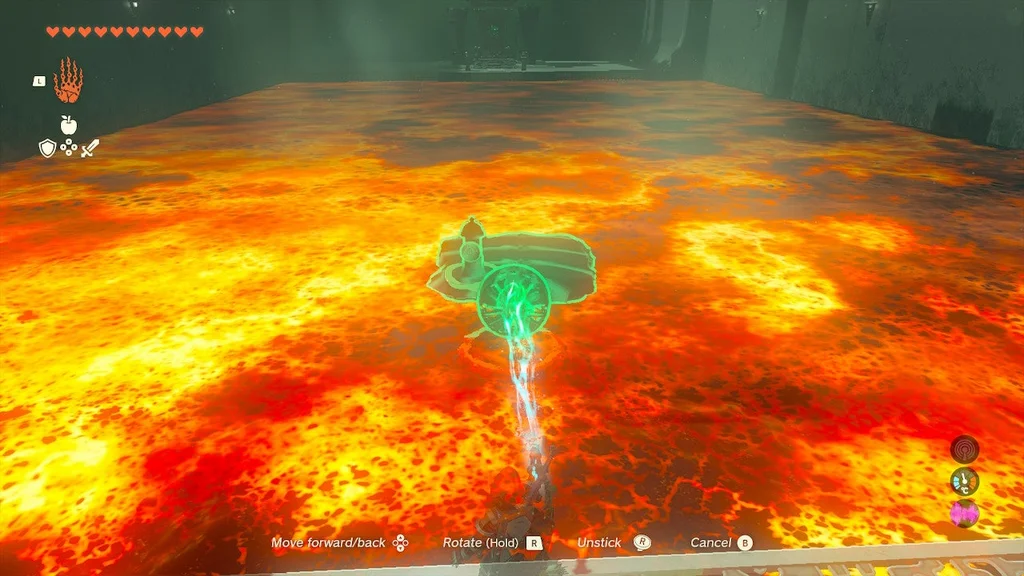This screenshot has width=1024, height=576.
Task: Open the sword weapon quick-select
Action: click(90, 148)
